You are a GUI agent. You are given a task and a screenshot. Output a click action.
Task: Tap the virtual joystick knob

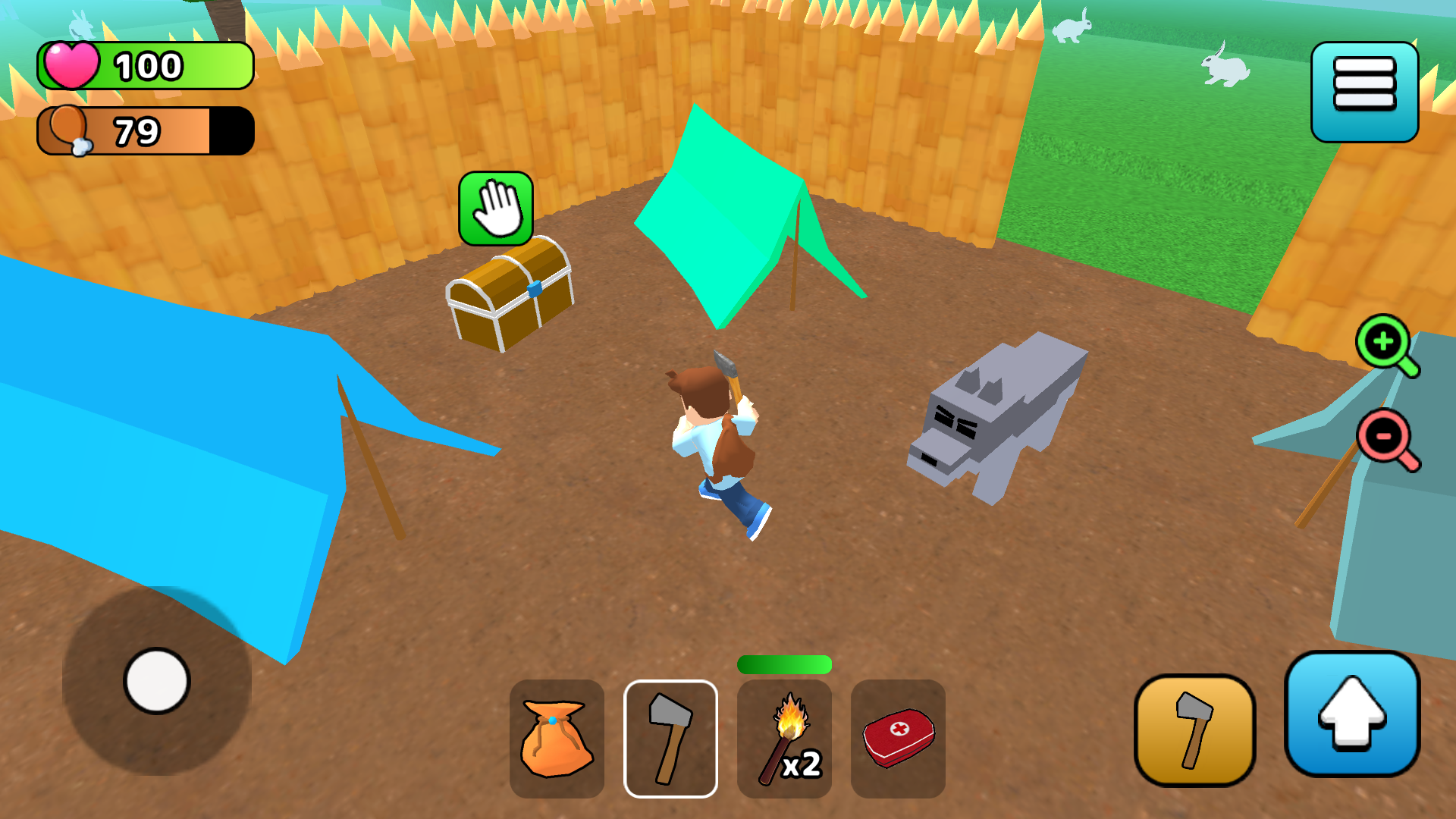[157, 682]
